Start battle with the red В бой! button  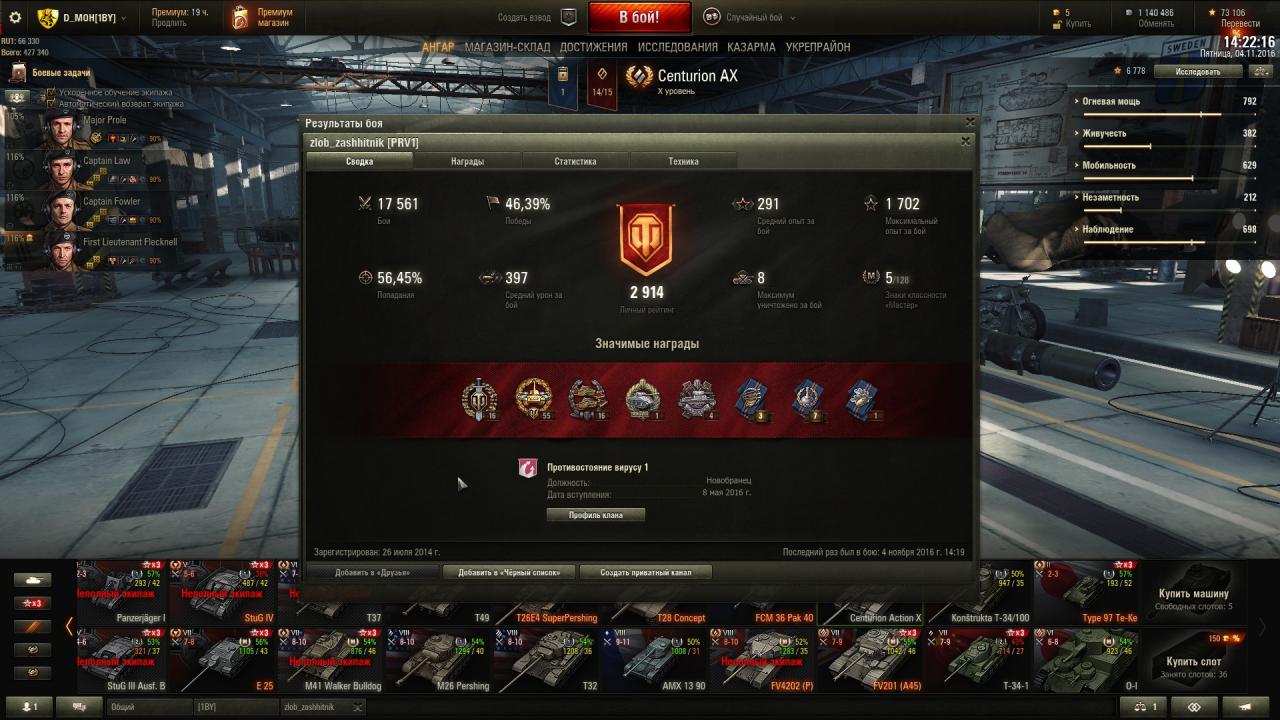638,17
